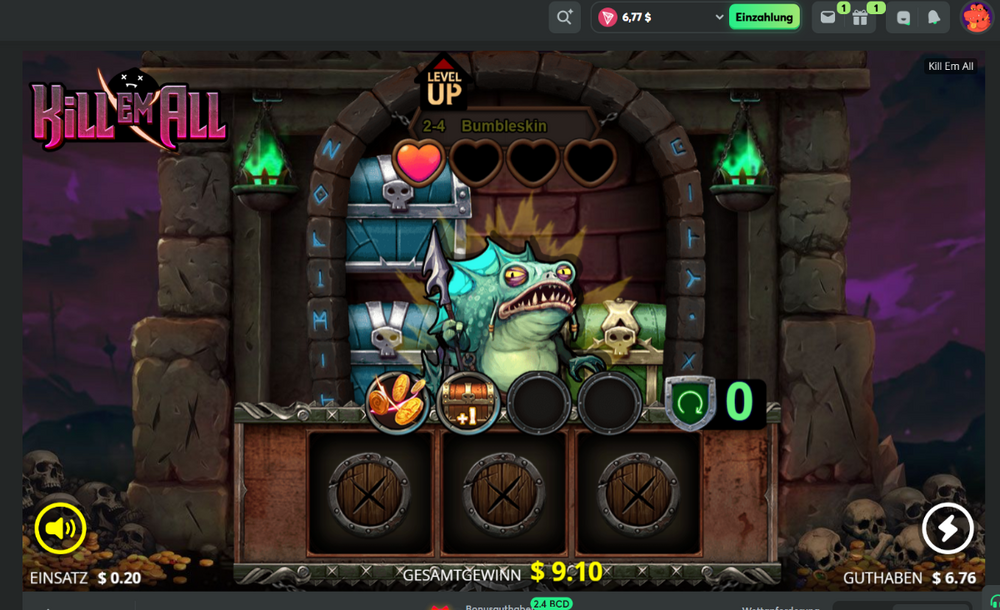Screen dimensions: 1000x610
Task: Open the currency balance dropdown
Action: pos(719,17)
